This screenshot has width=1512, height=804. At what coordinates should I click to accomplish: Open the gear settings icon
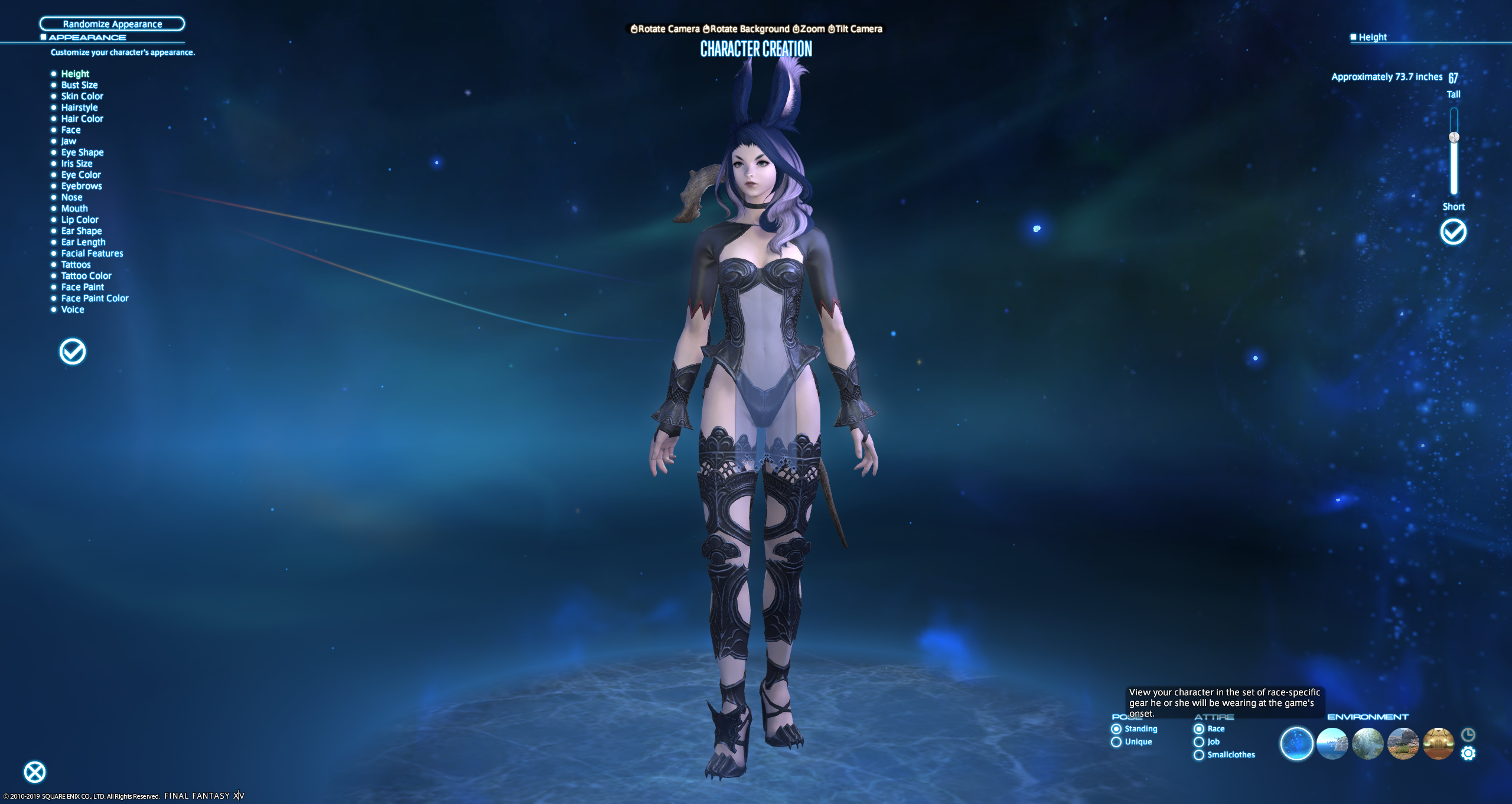pyautogui.click(x=1468, y=753)
